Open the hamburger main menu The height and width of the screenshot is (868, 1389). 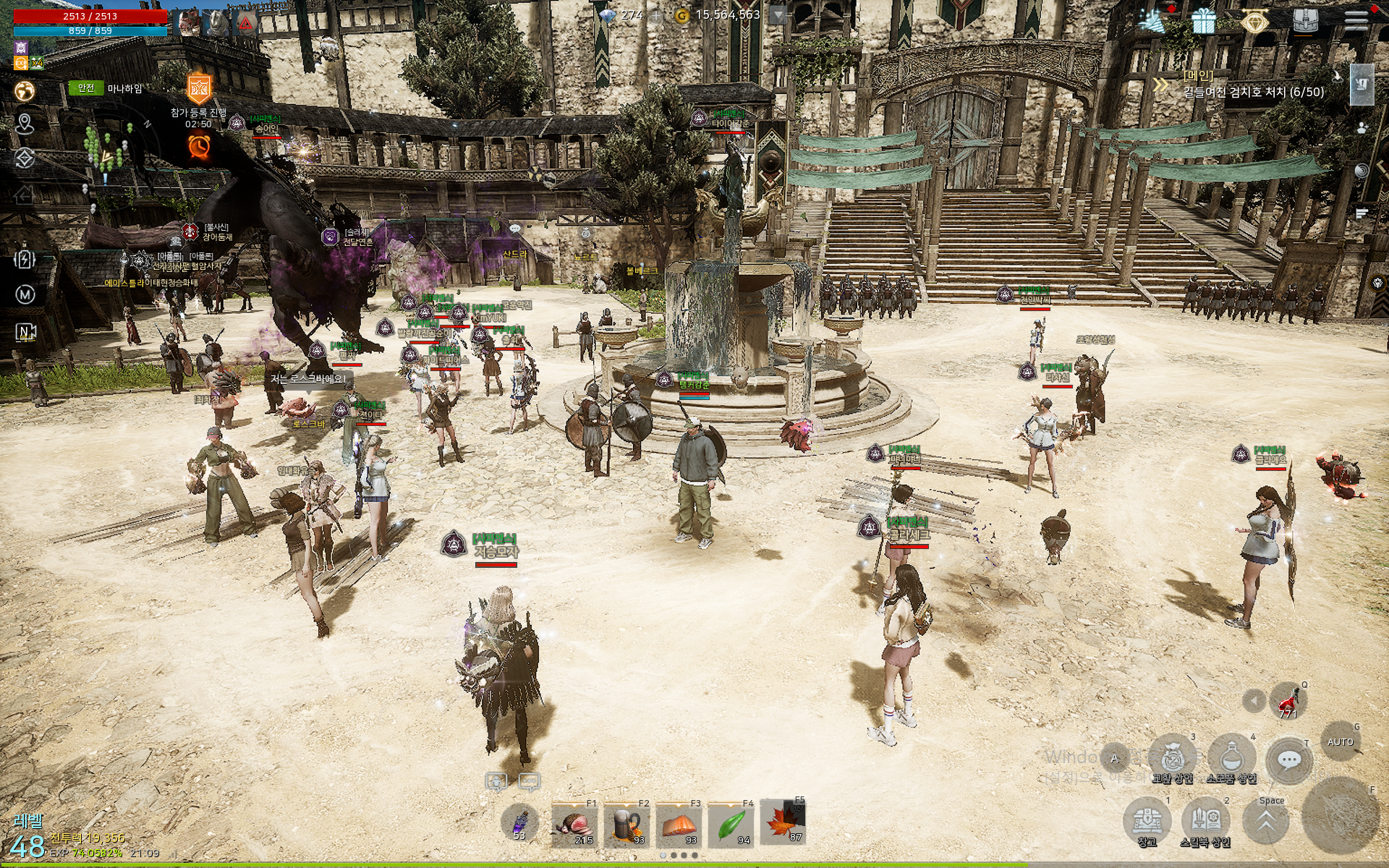1356,20
